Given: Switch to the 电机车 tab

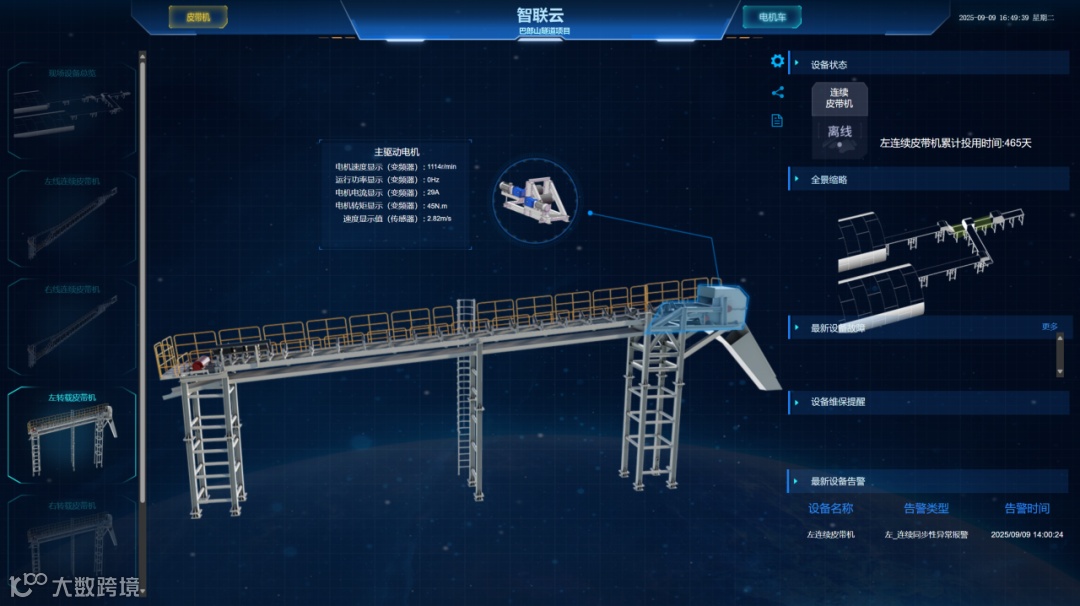Looking at the screenshot, I should (771, 17).
